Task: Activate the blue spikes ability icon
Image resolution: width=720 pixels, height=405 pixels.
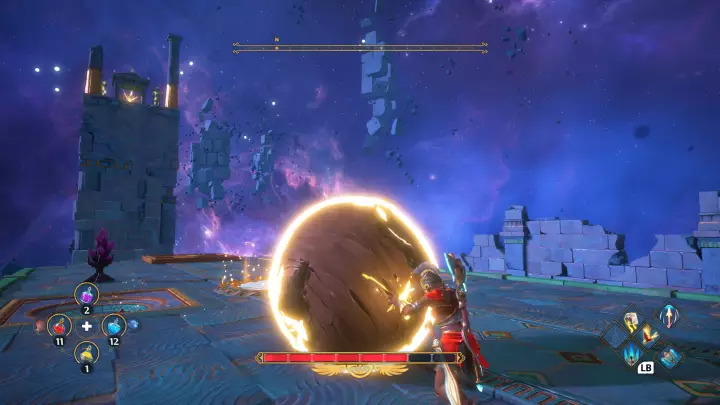Action: (x=632, y=355)
